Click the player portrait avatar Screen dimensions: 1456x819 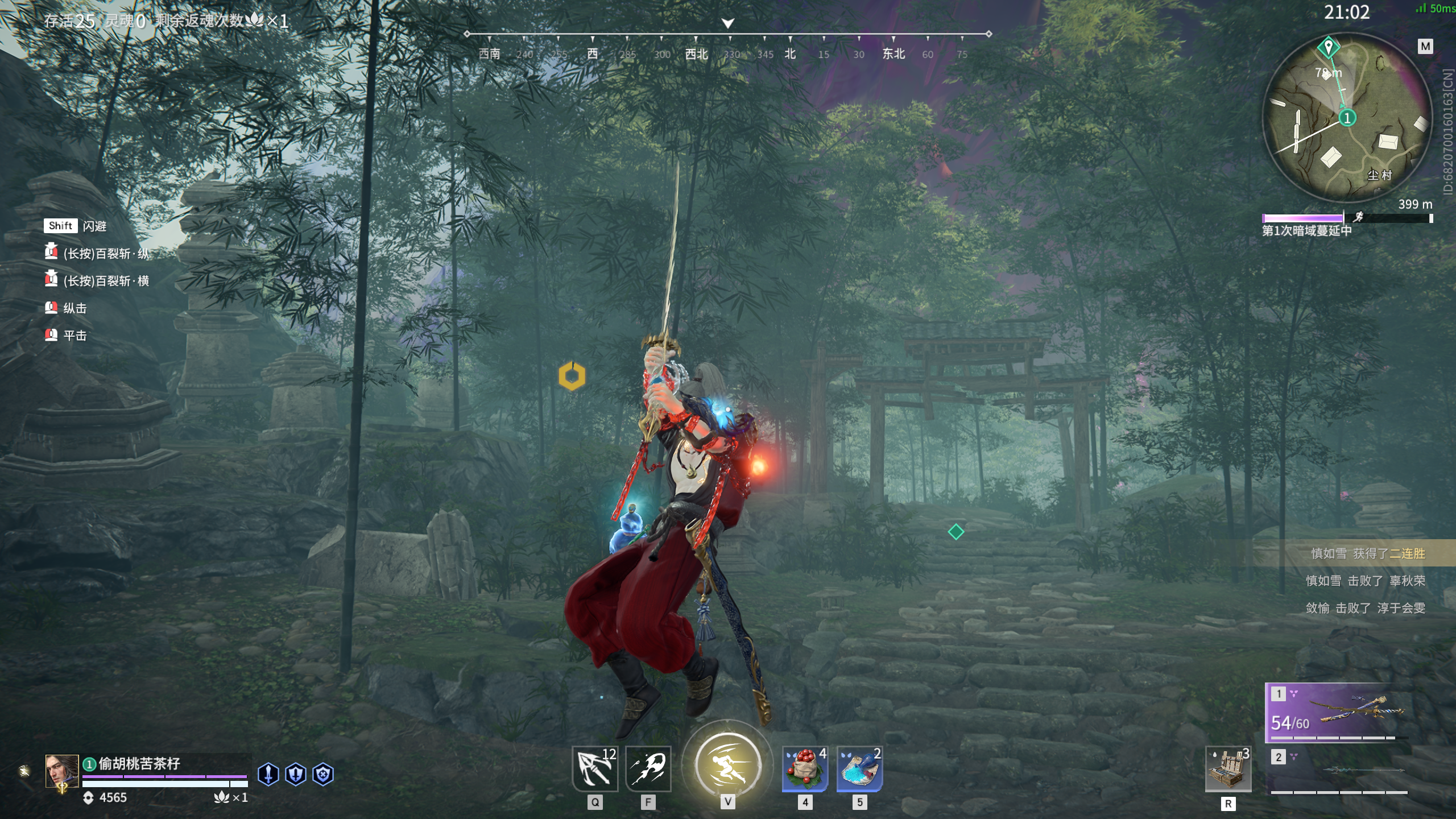[62, 771]
